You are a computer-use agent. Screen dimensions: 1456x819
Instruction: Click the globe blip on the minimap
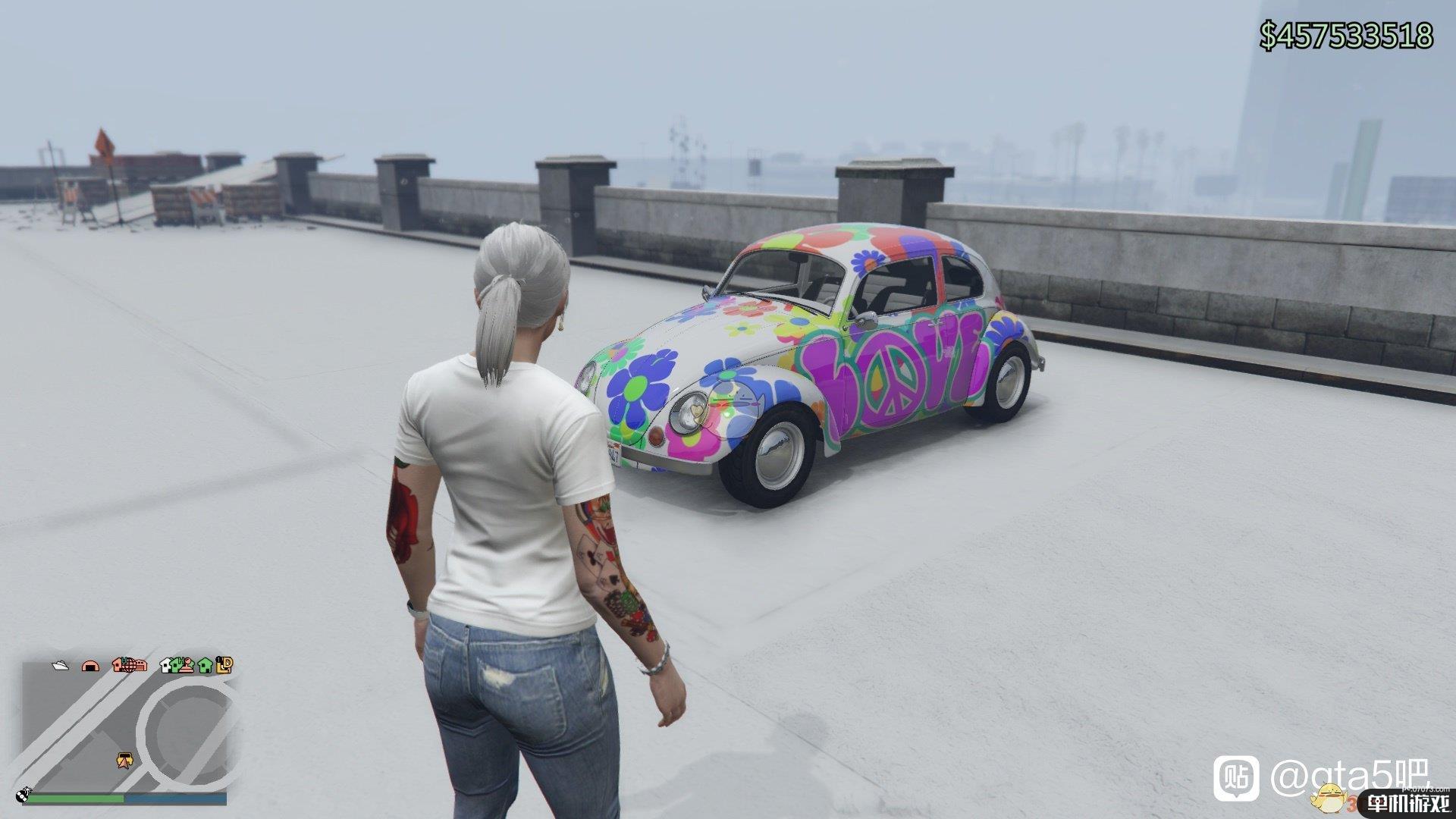click(x=130, y=666)
